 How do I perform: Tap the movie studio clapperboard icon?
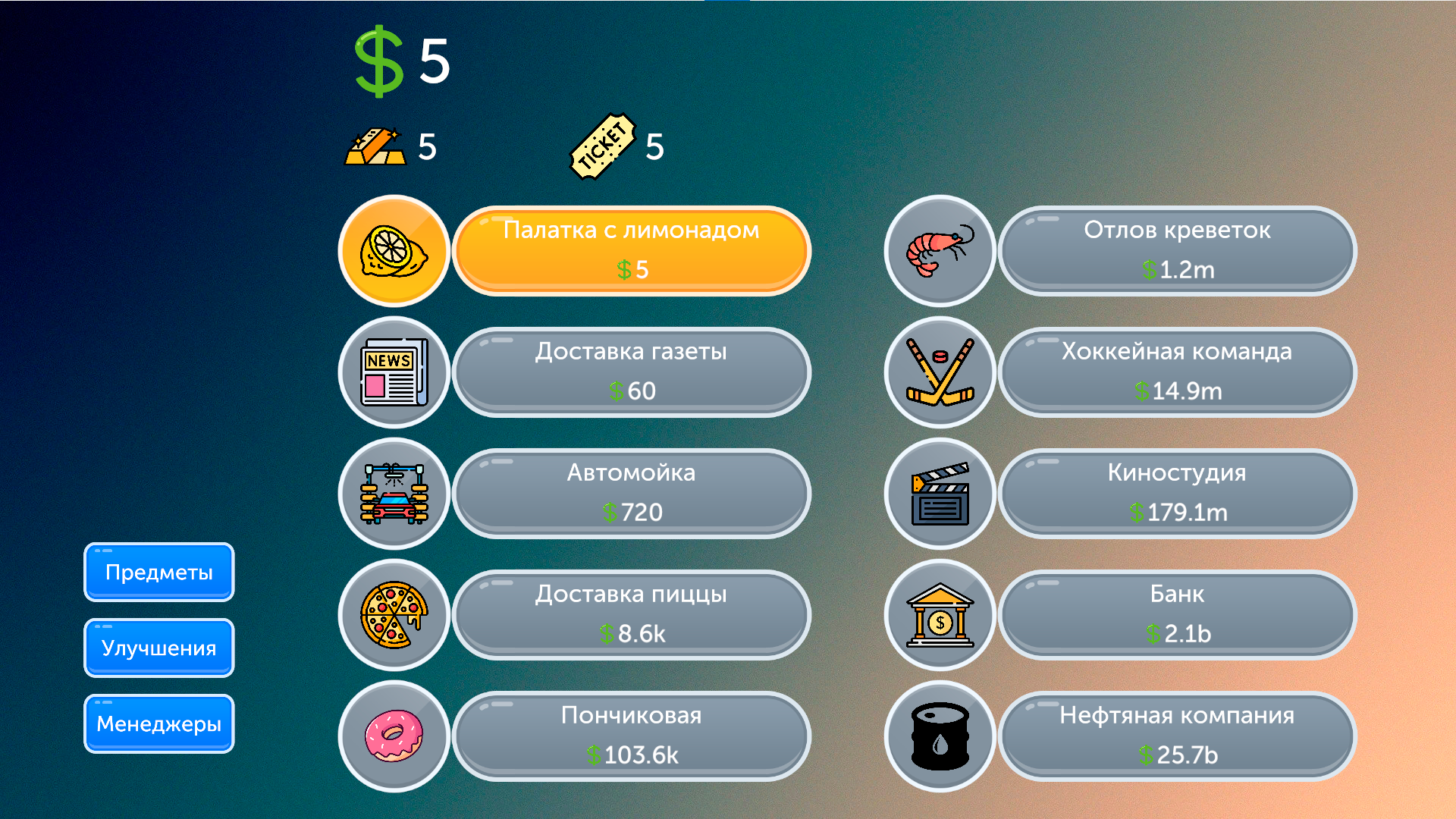click(939, 493)
